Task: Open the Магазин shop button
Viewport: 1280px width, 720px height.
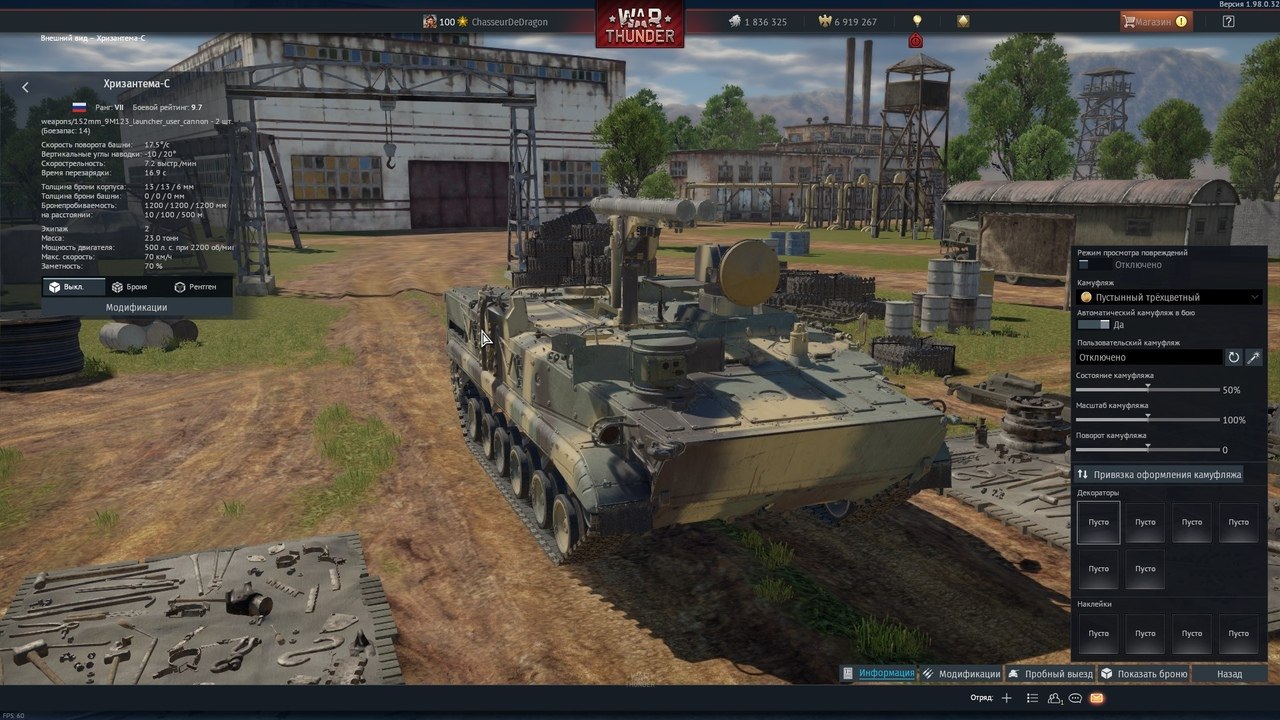Action: (x=1155, y=21)
